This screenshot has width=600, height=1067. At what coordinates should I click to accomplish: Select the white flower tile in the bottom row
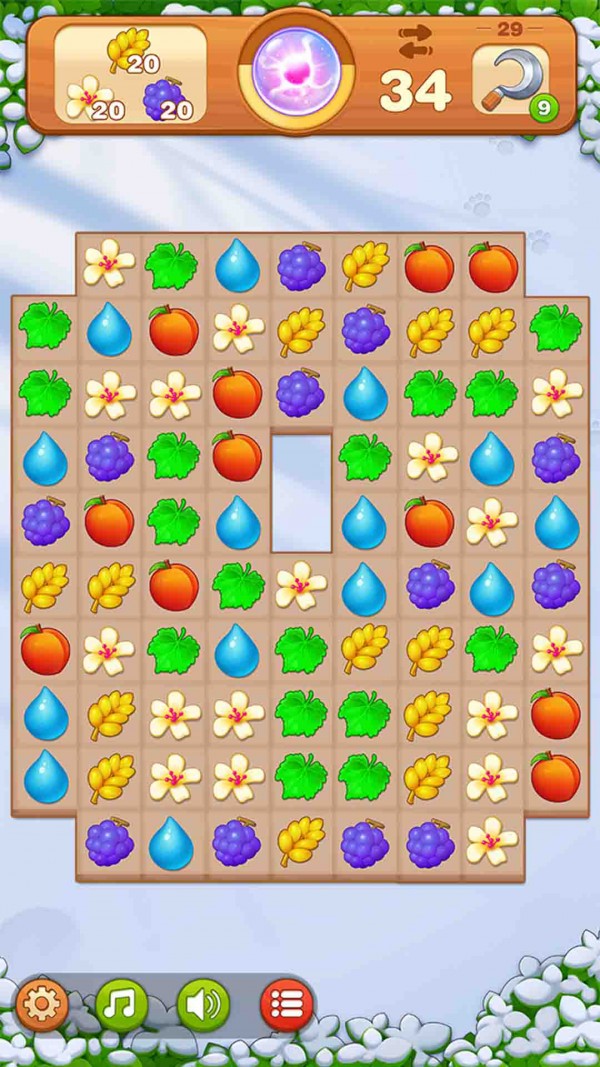pos(494,842)
